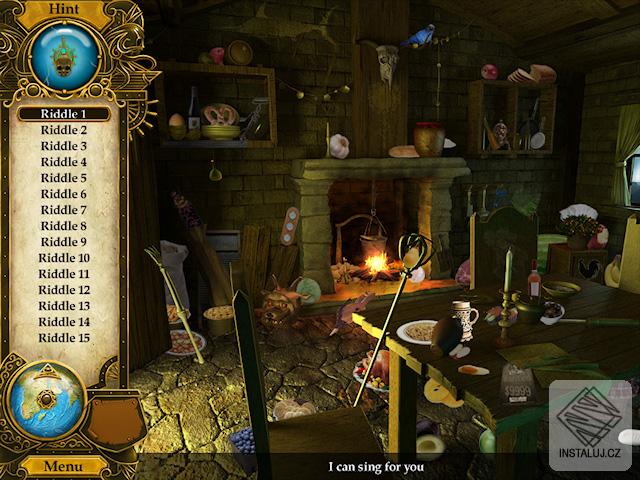640x480 pixels.
Task: Choose Riddle 2 from the list
Action: point(63,130)
